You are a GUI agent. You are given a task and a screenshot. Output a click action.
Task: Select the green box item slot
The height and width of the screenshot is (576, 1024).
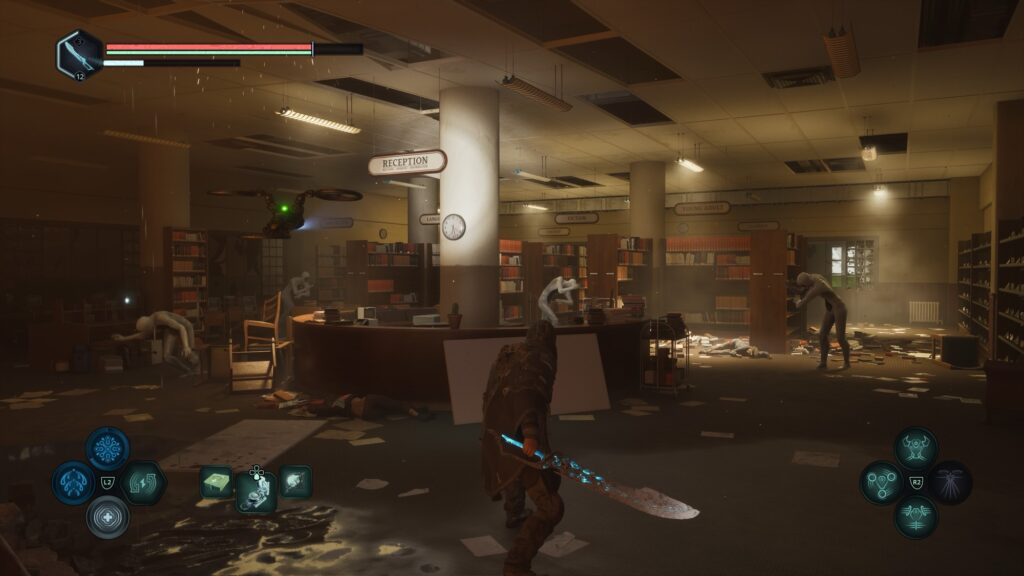pos(216,482)
